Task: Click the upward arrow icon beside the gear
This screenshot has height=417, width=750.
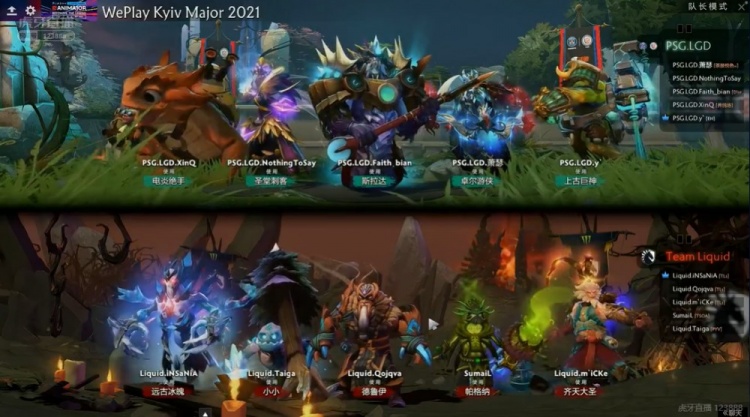Action: point(10,10)
